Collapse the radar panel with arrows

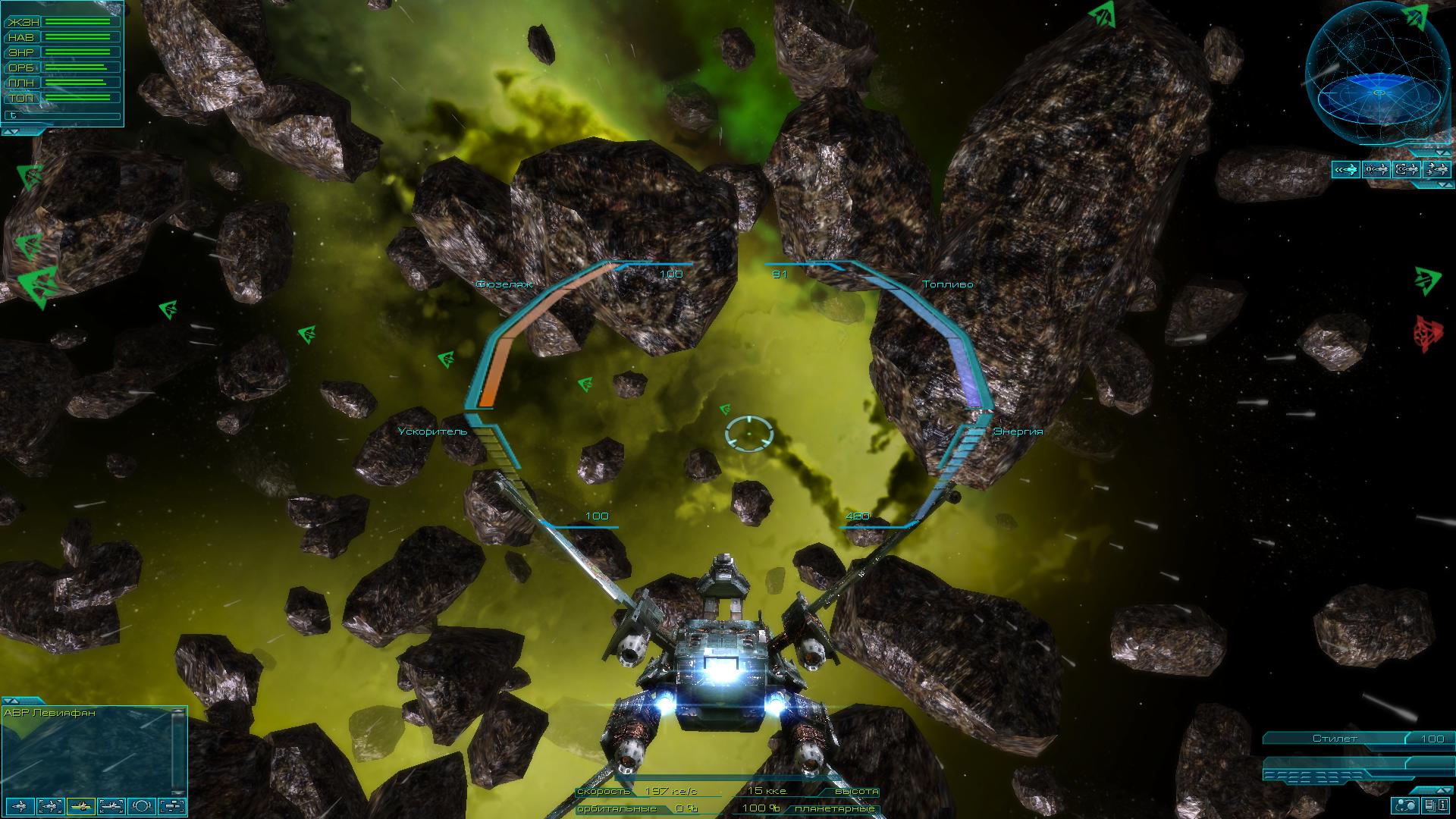[x=1442, y=152]
